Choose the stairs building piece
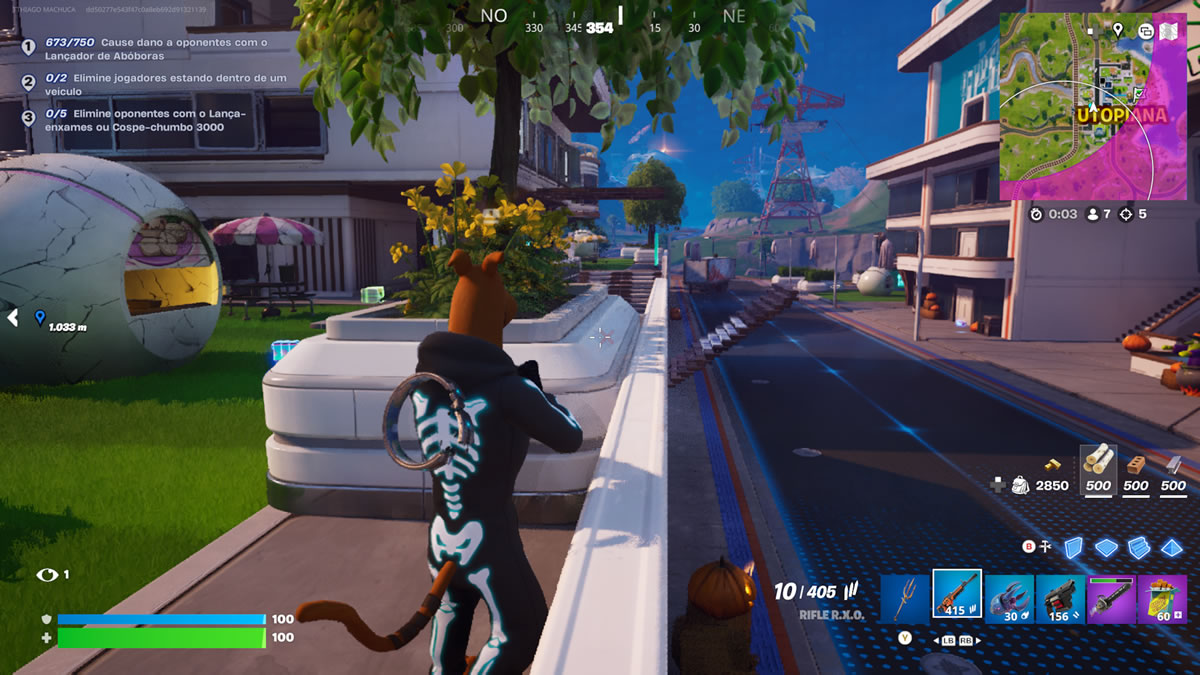The width and height of the screenshot is (1200, 675). click(1139, 547)
